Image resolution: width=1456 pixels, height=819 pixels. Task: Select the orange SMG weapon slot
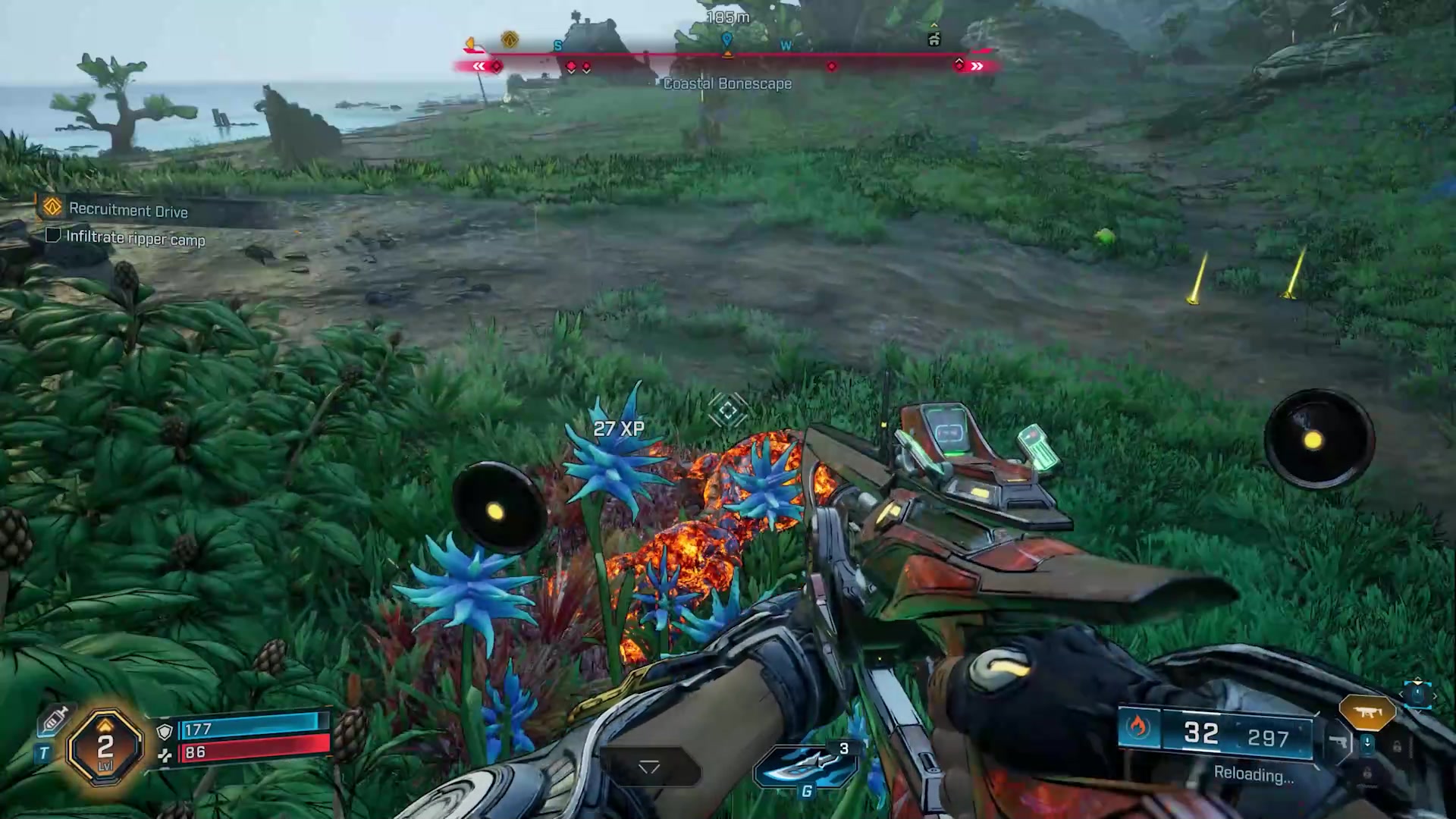coord(1367,713)
